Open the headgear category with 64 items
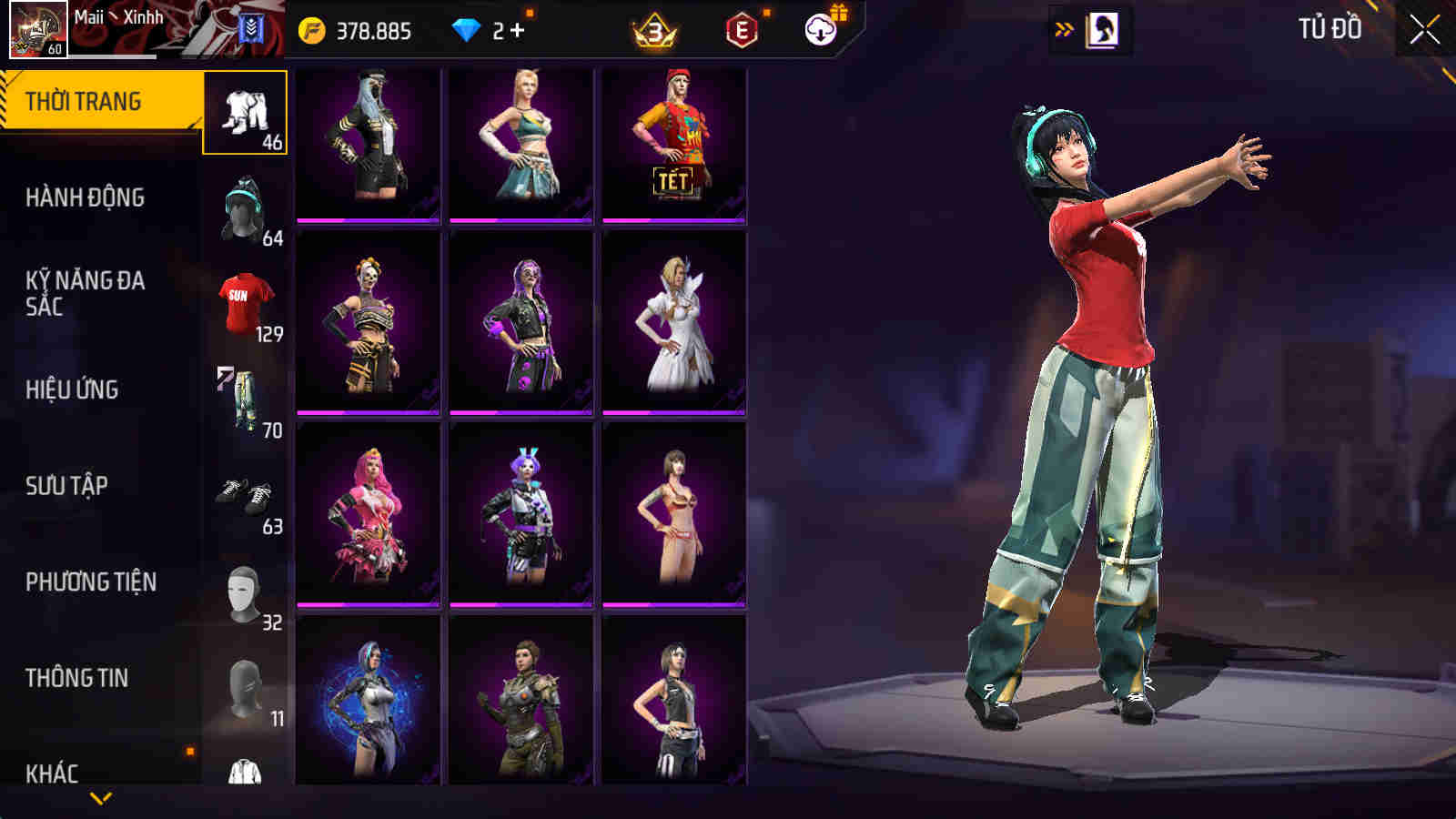 [245, 209]
